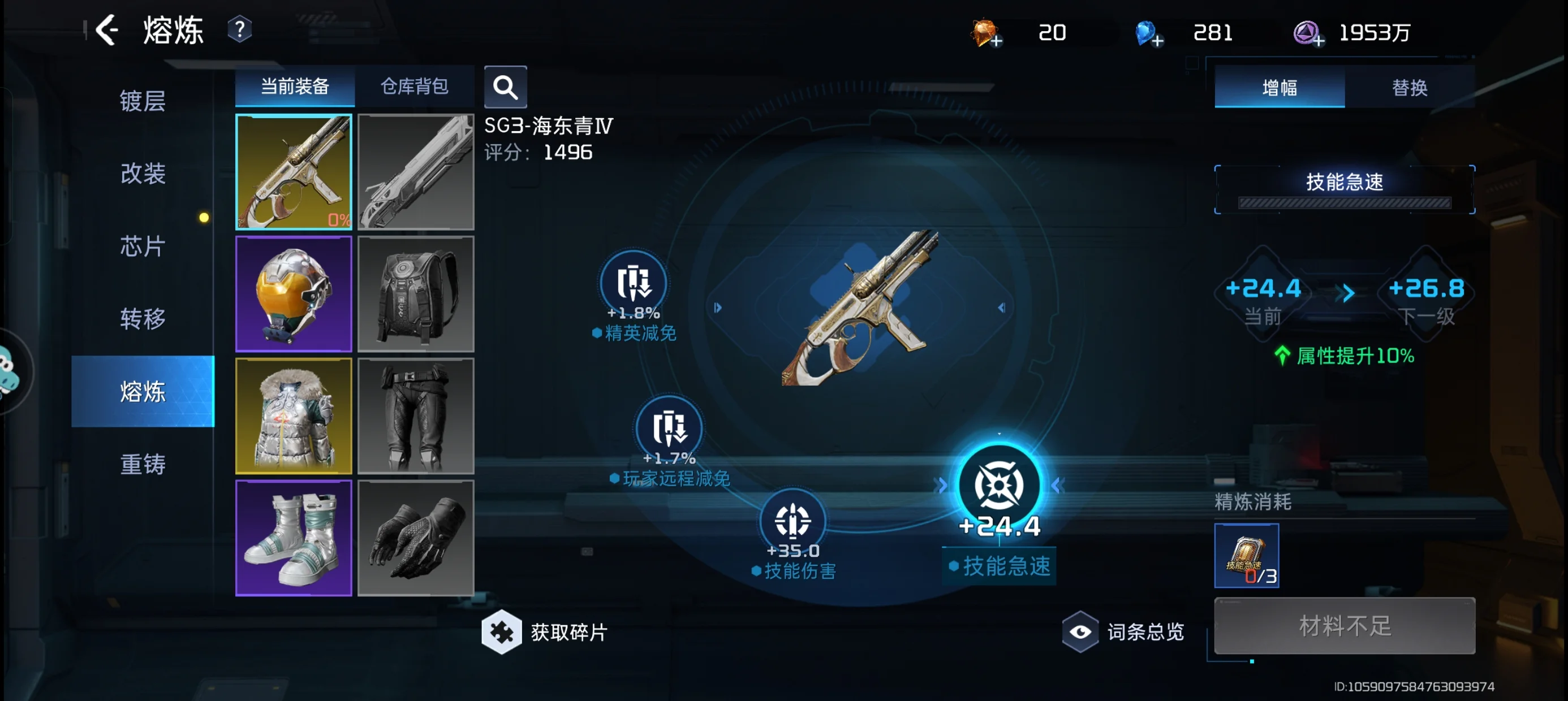This screenshot has width=1568, height=701.
Task: Switch to the 仓库背包 tab
Action: point(414,86)
